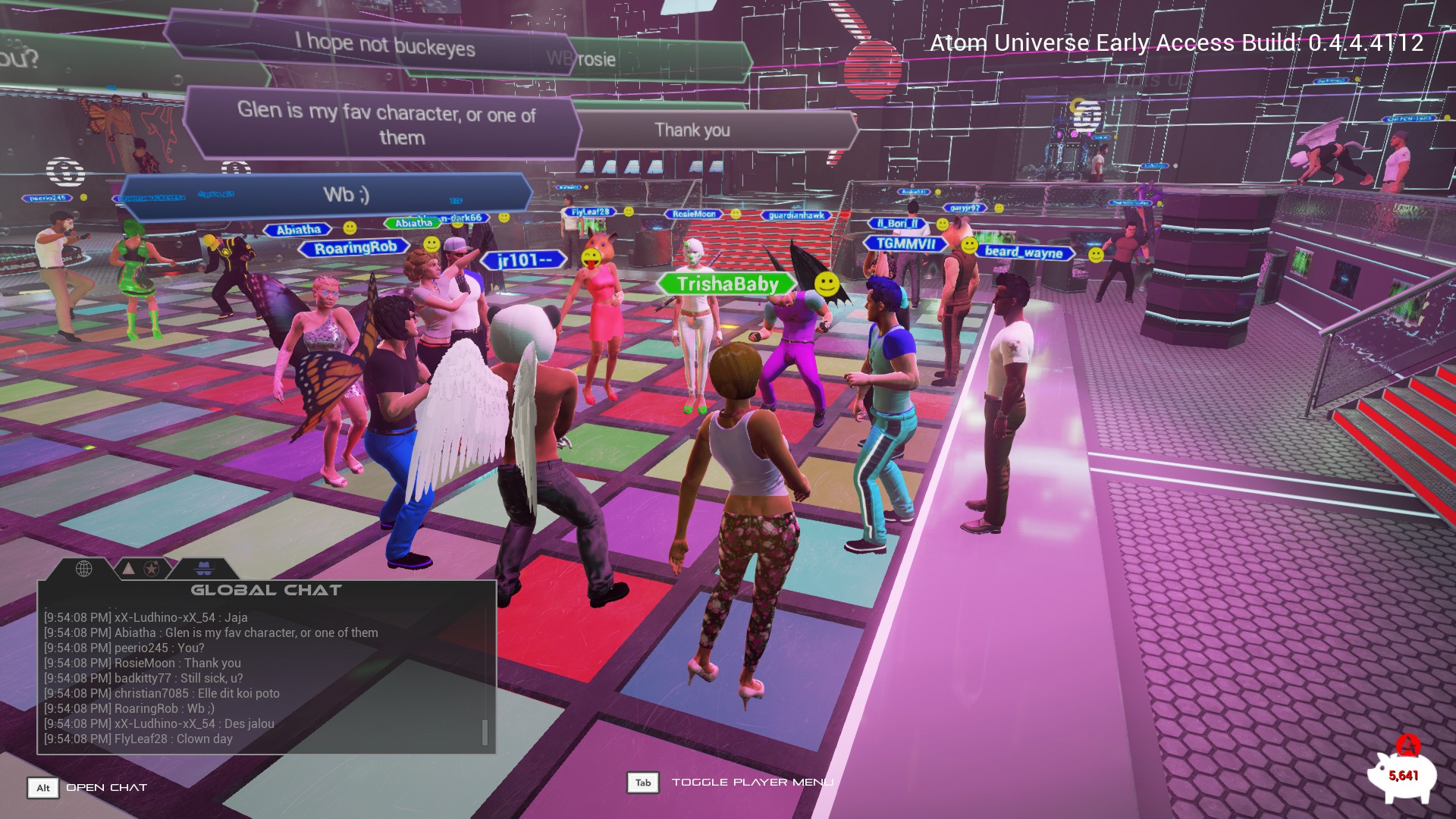Open the triangle and star chat tab

pos(140,568)
